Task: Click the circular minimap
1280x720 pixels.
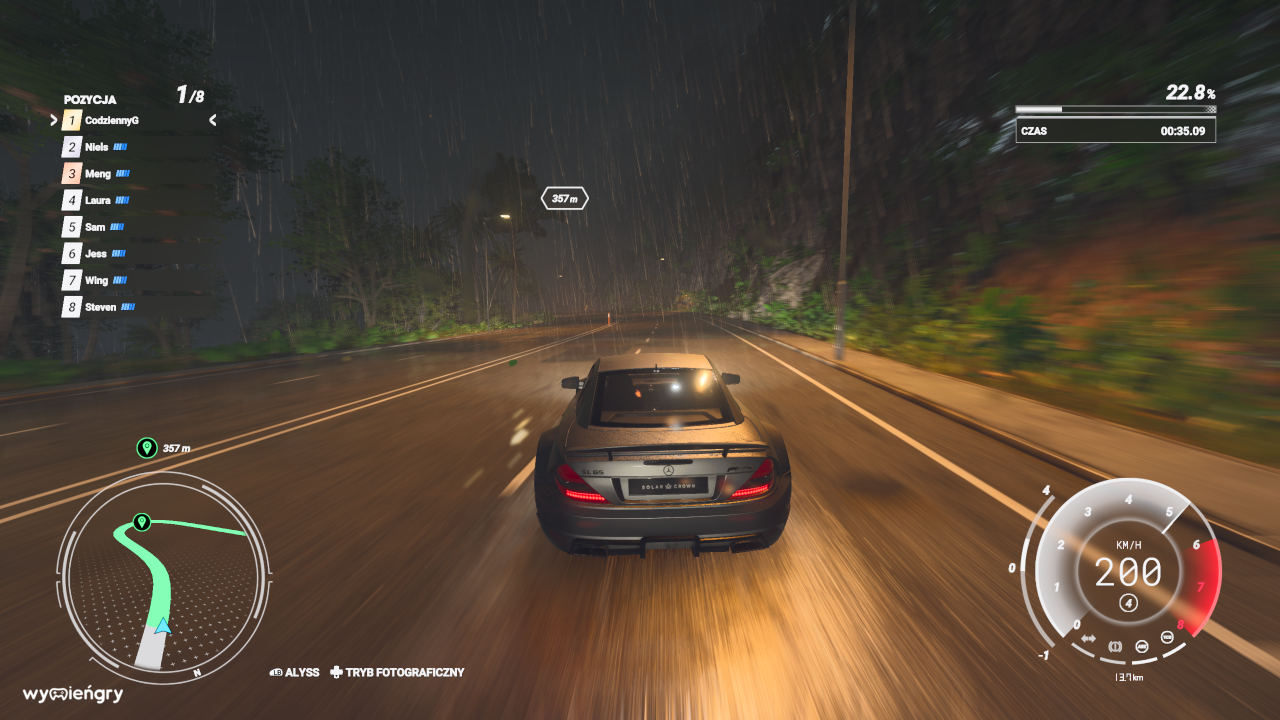Action: (x=163, y=578)
